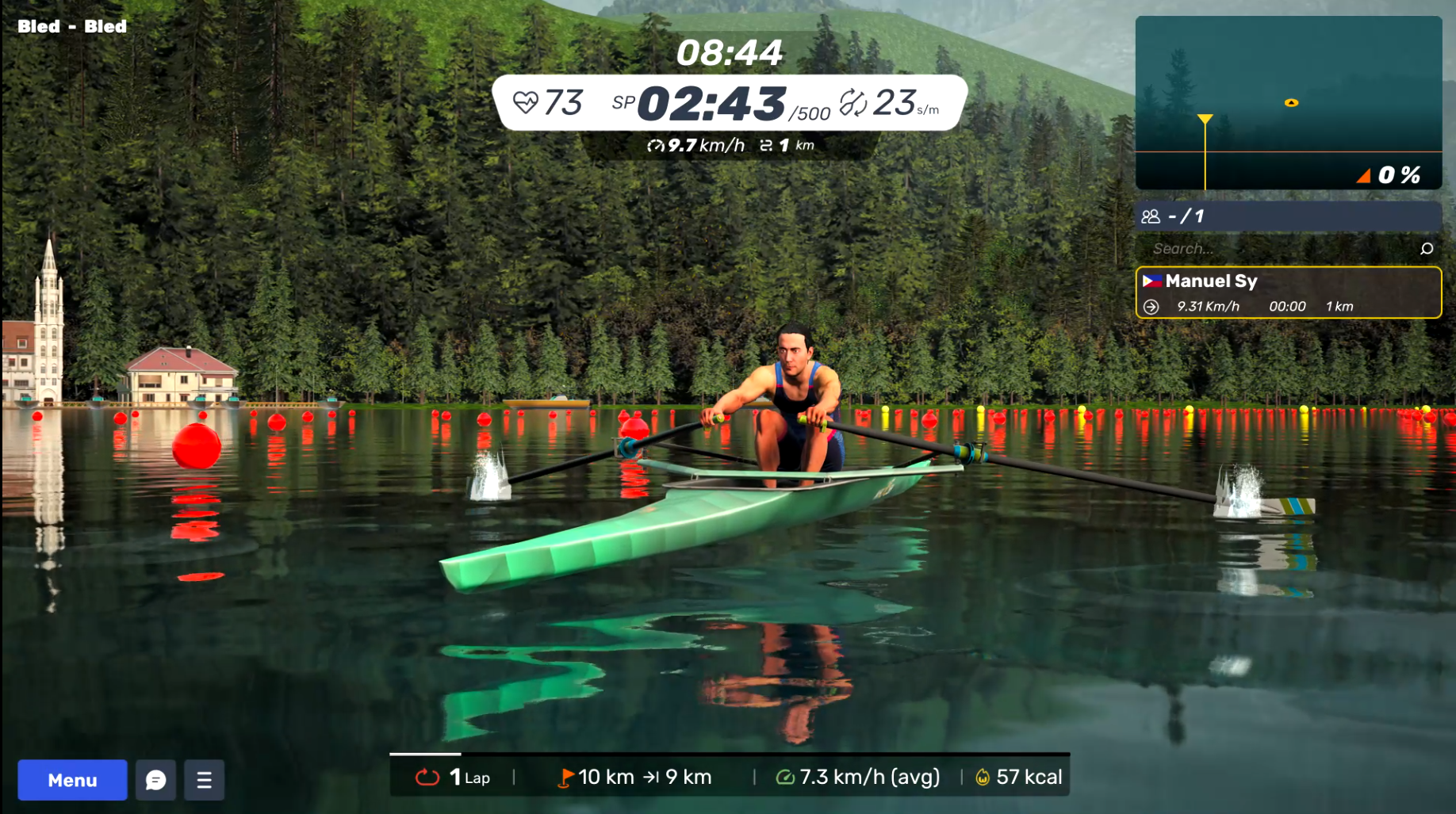
Task: Click the Bled - Bled route title
Action: pyautogui.click(x=72, y=26)
